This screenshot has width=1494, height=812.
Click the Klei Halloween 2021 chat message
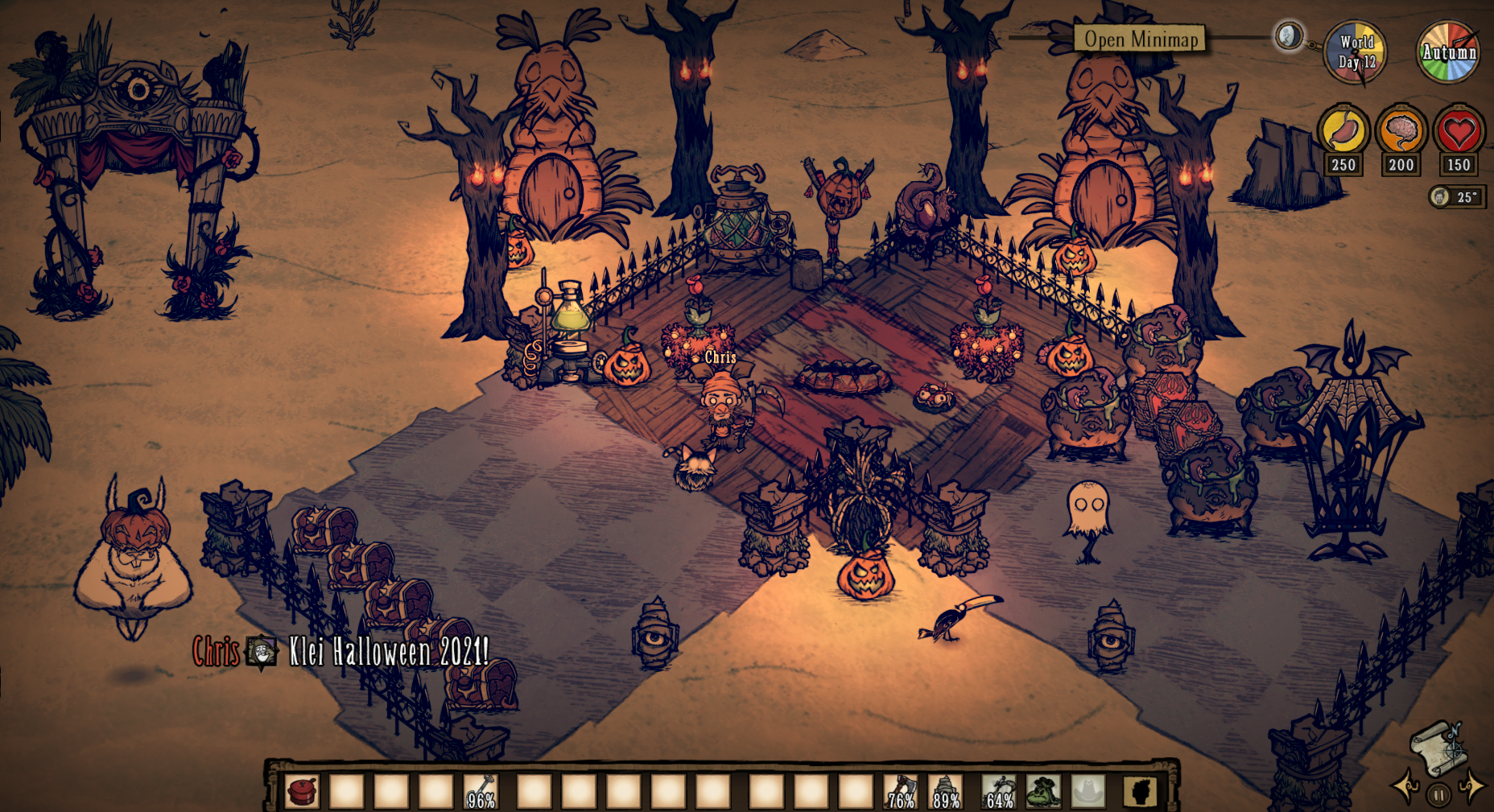388,651
